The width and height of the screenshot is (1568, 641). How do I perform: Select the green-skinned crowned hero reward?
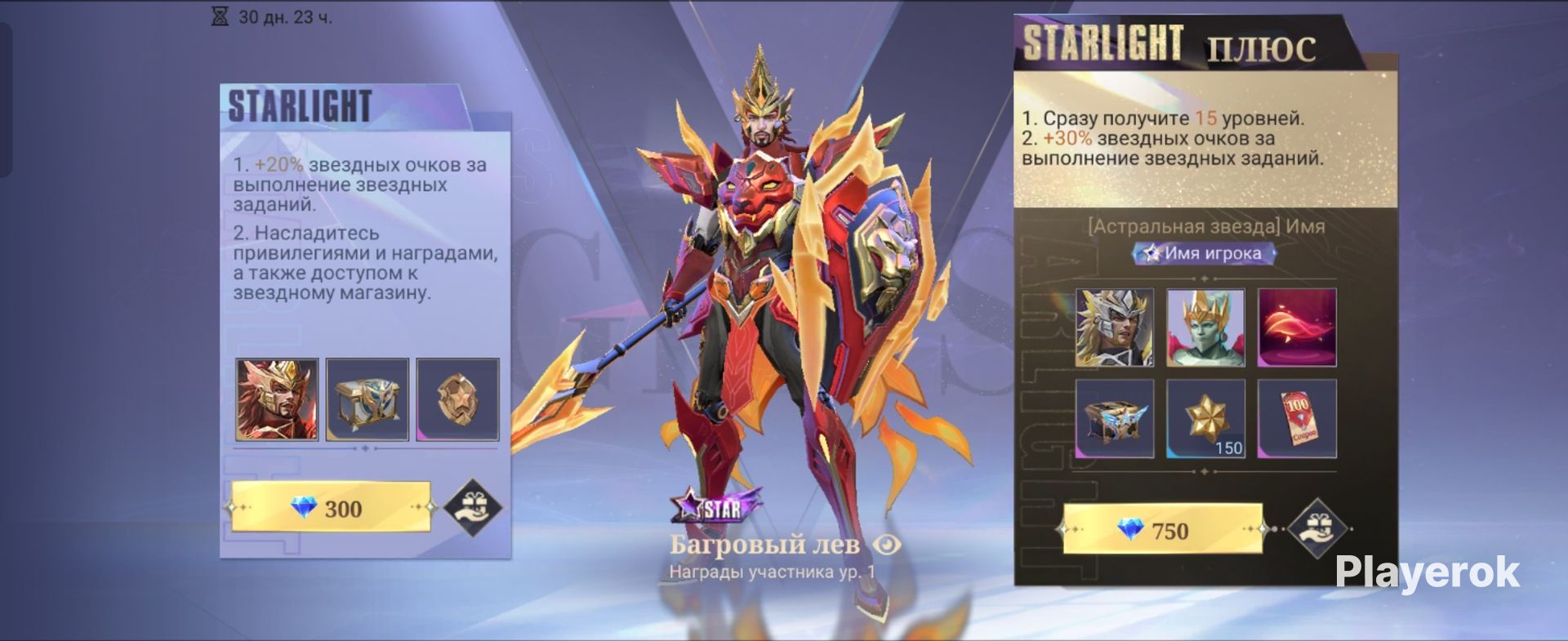pyautogui.click(x=1205, y=327)
